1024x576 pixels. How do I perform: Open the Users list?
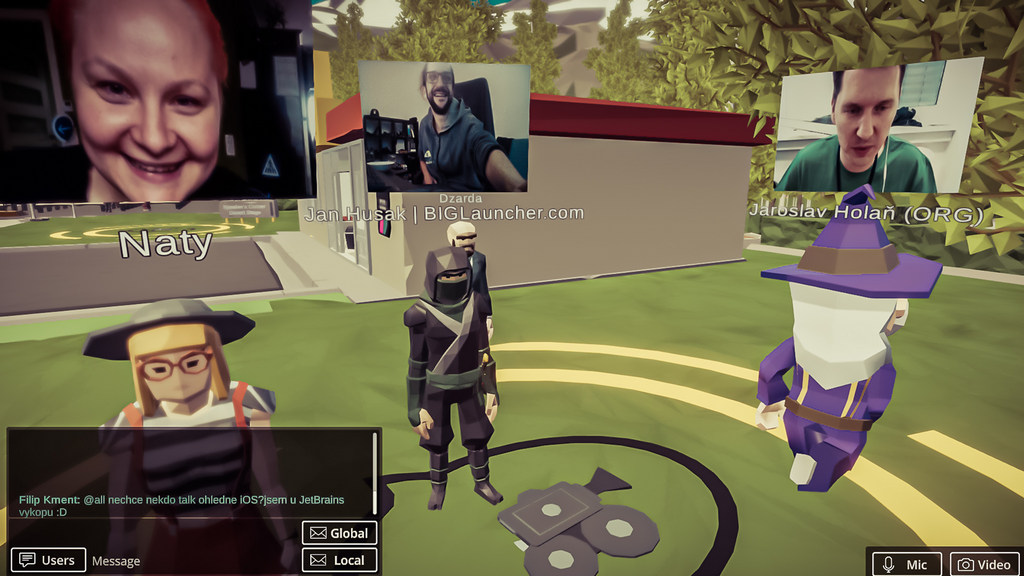(48, 560)
